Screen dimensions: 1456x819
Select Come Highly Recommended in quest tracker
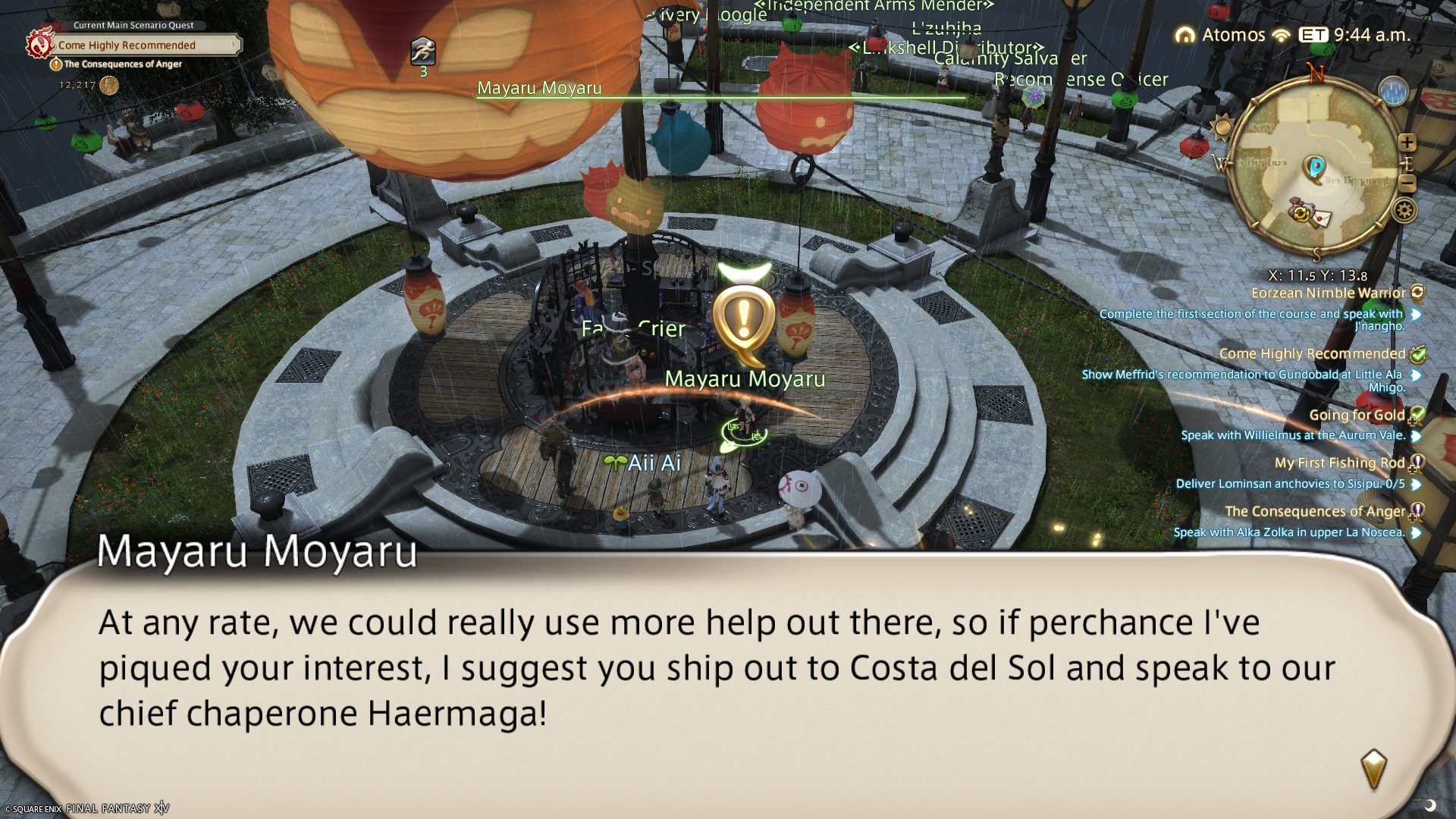coord(1312,354)
